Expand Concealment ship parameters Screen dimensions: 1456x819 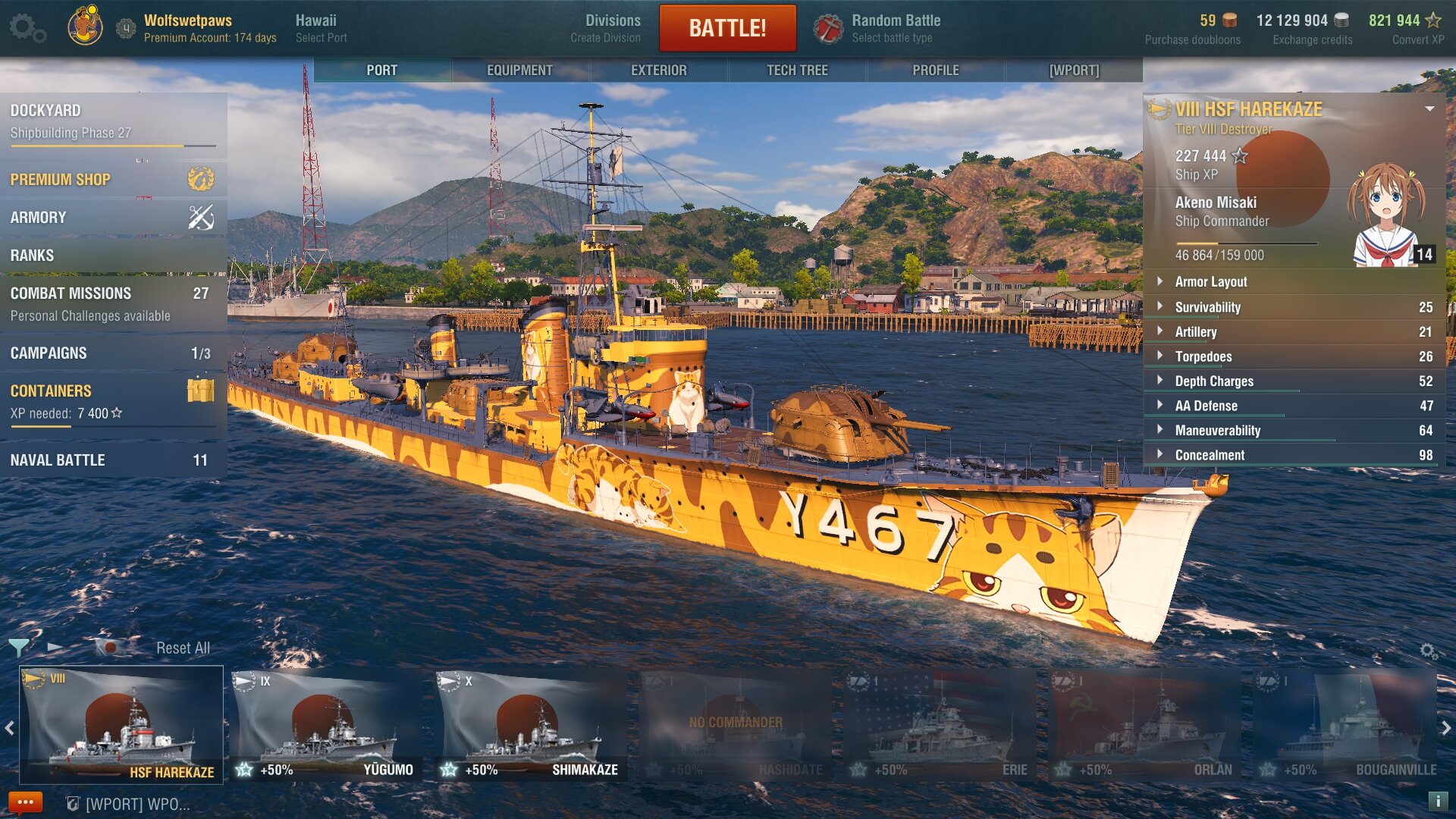(1294, 455)
